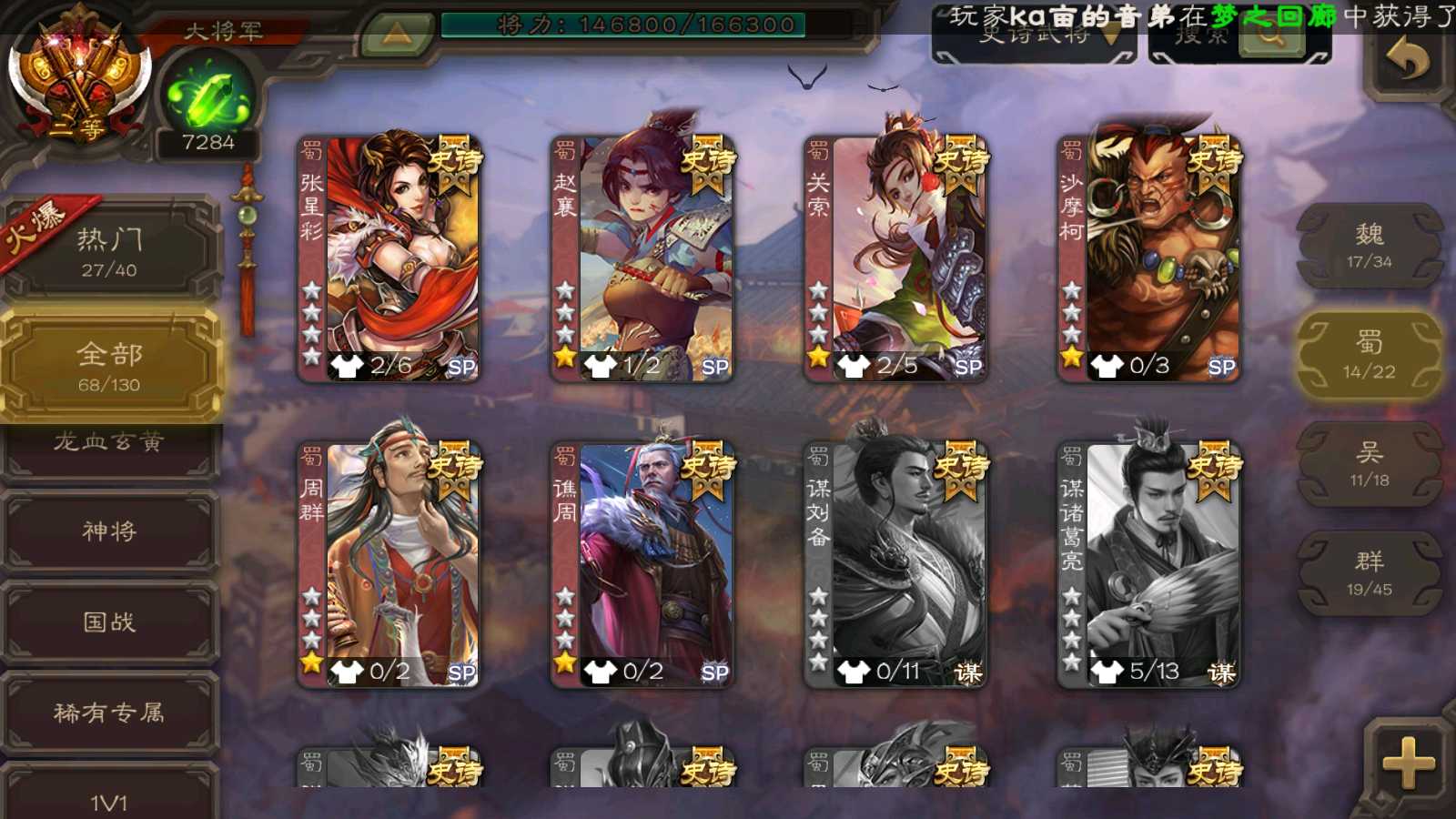Choose the 赵襄 general card

coord(642,258)
